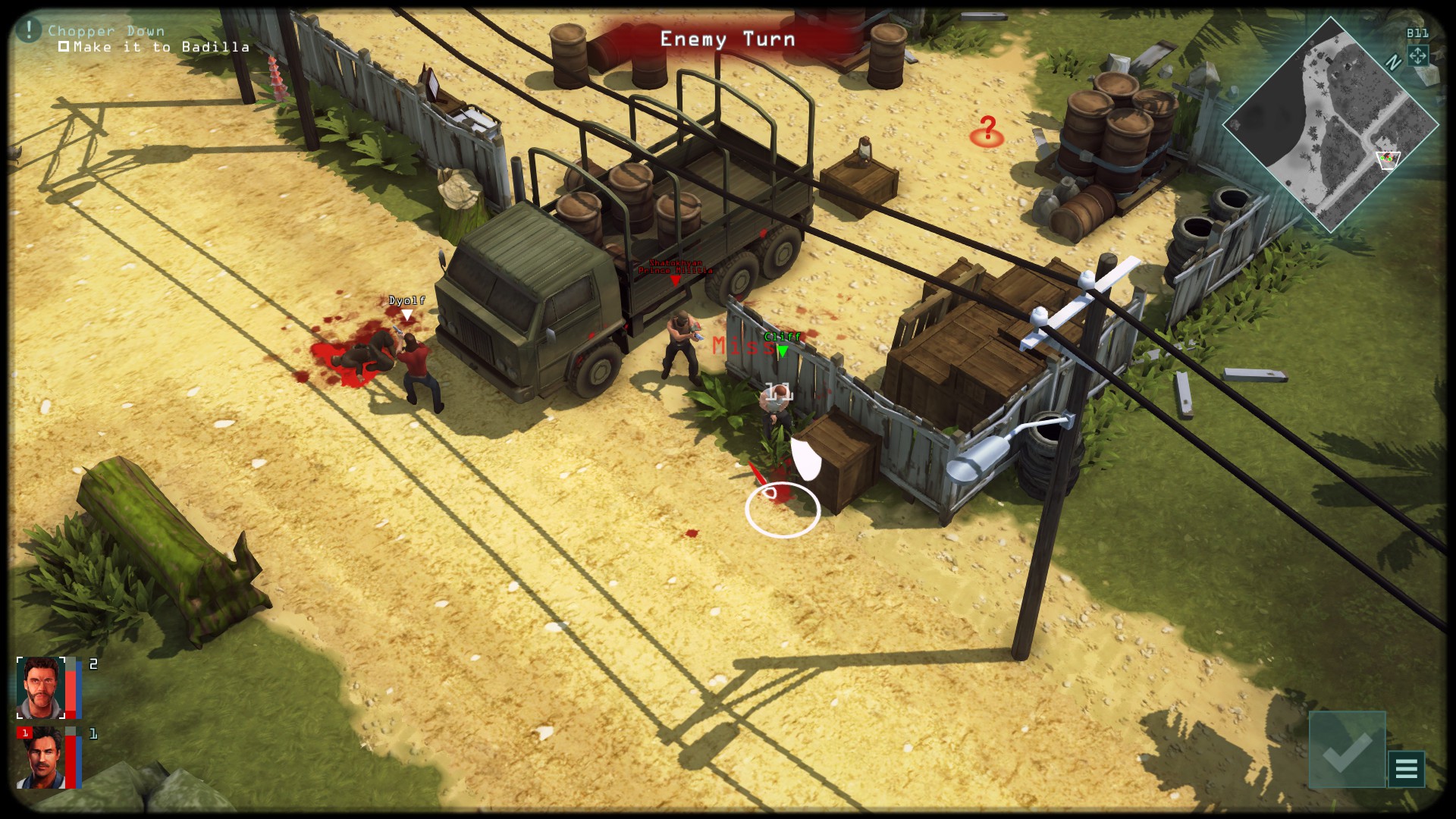Click the four-arrow icon below B11
The width and height of the screenshot is (1456, 819).
pyautogui.click(x=1417, y=55)
